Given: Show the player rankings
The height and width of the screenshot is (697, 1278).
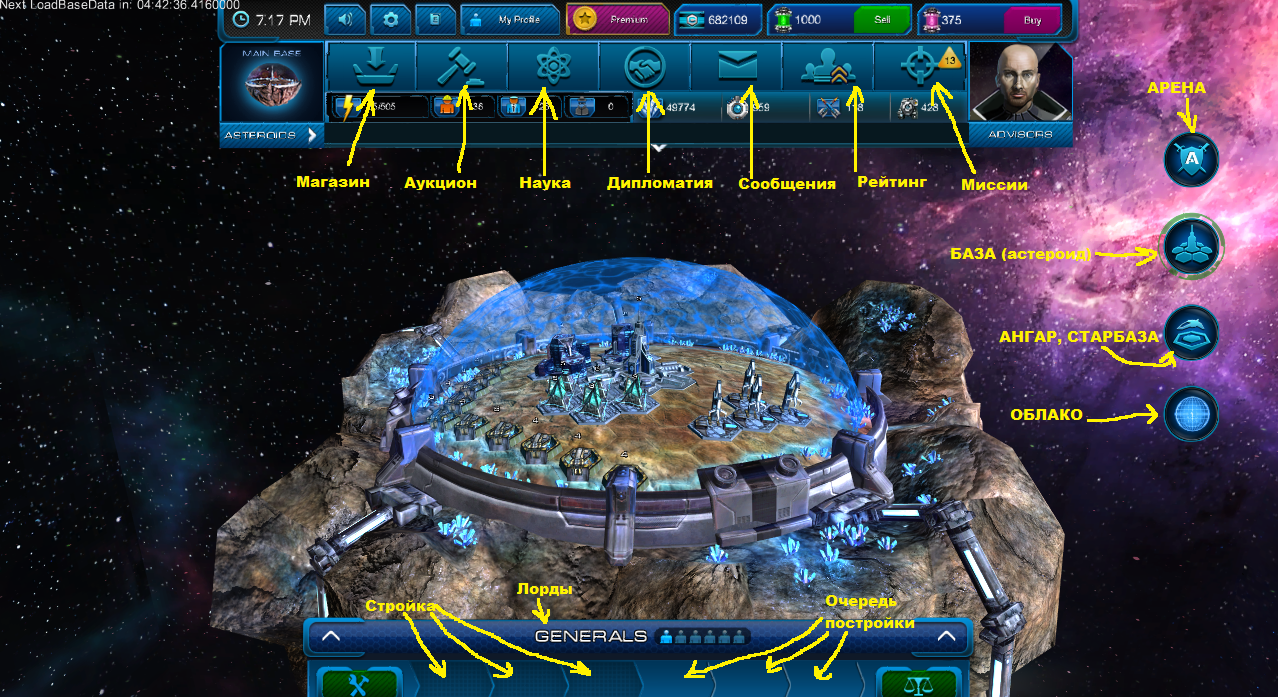Looking at the screenshot, I should click(828, 66).
